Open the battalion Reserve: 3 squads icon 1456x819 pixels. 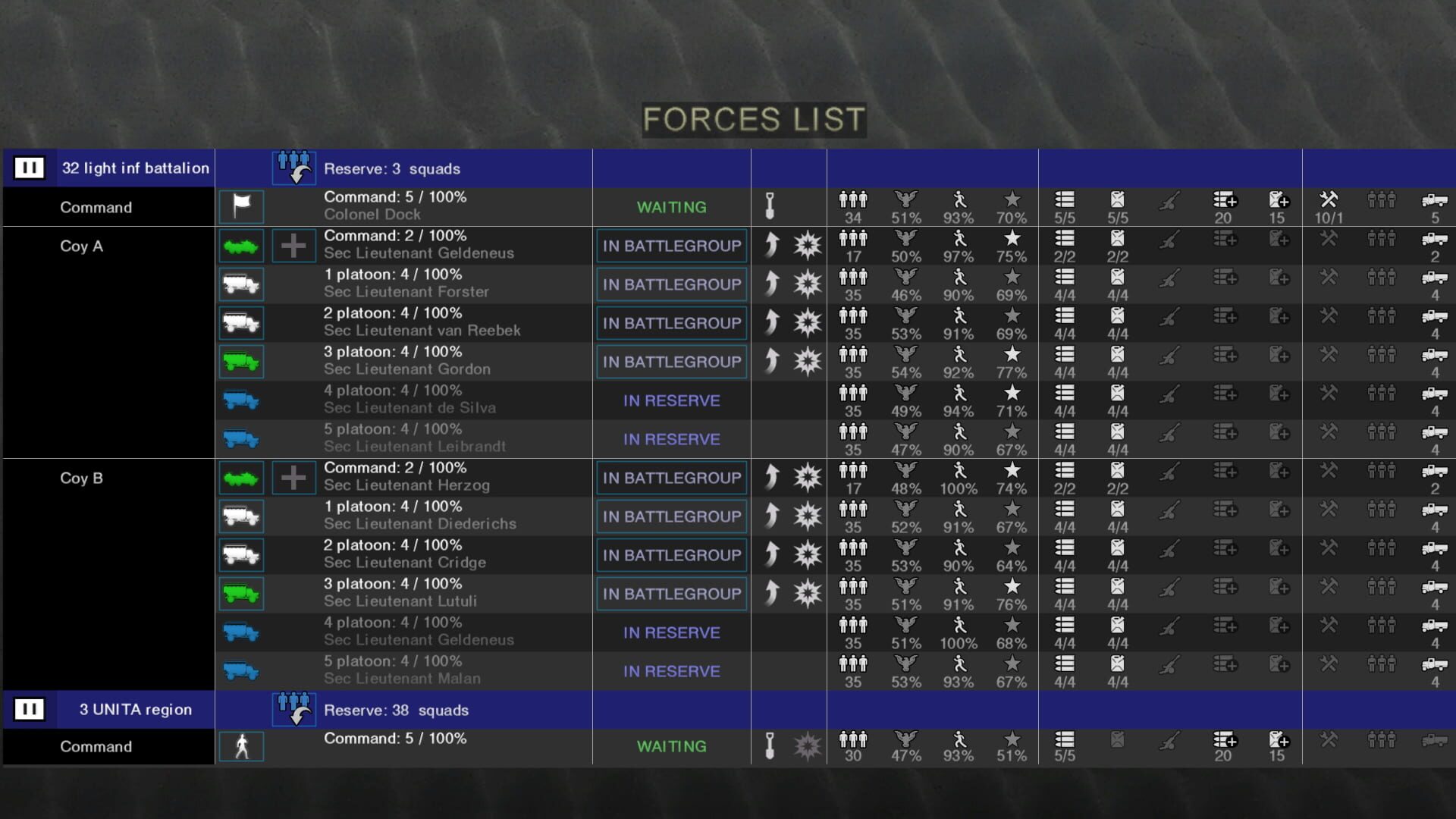(x=294, y=168)
